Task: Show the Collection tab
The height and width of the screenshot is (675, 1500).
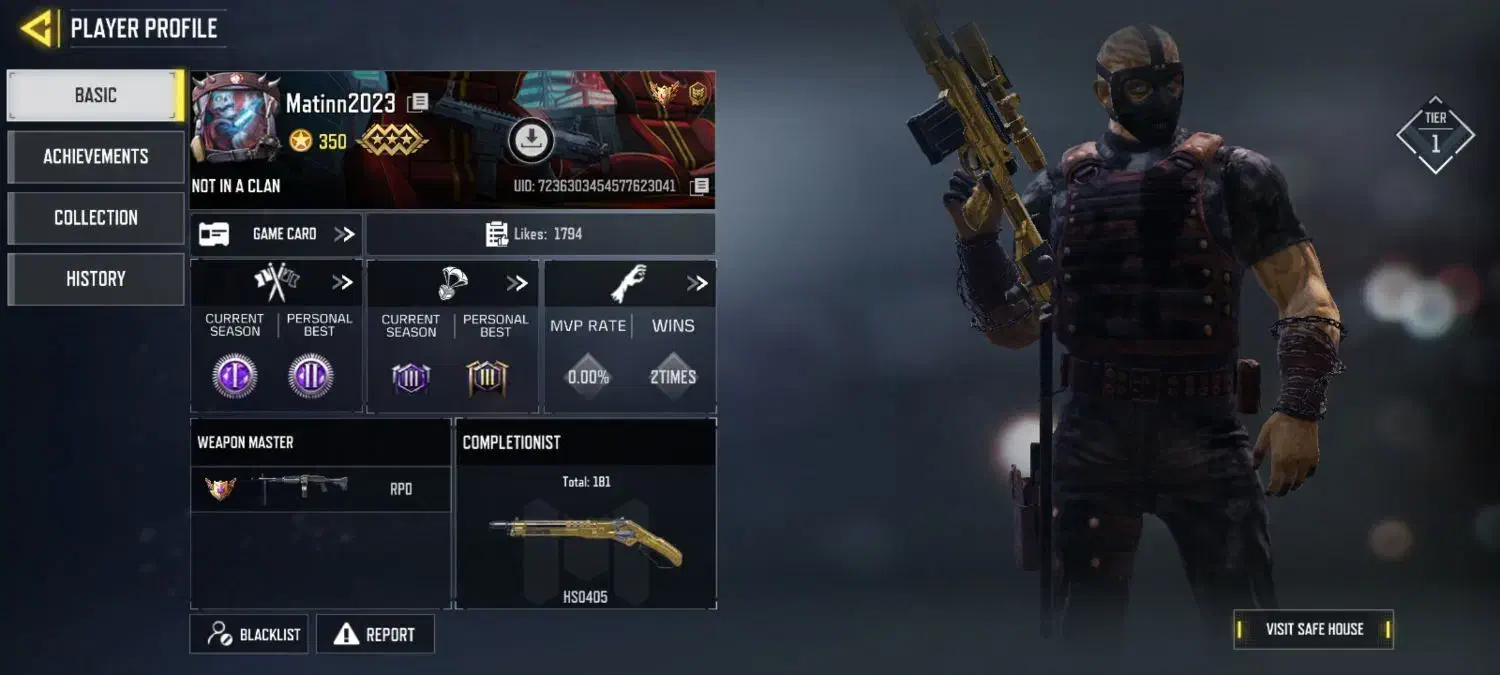Action: 95,217
